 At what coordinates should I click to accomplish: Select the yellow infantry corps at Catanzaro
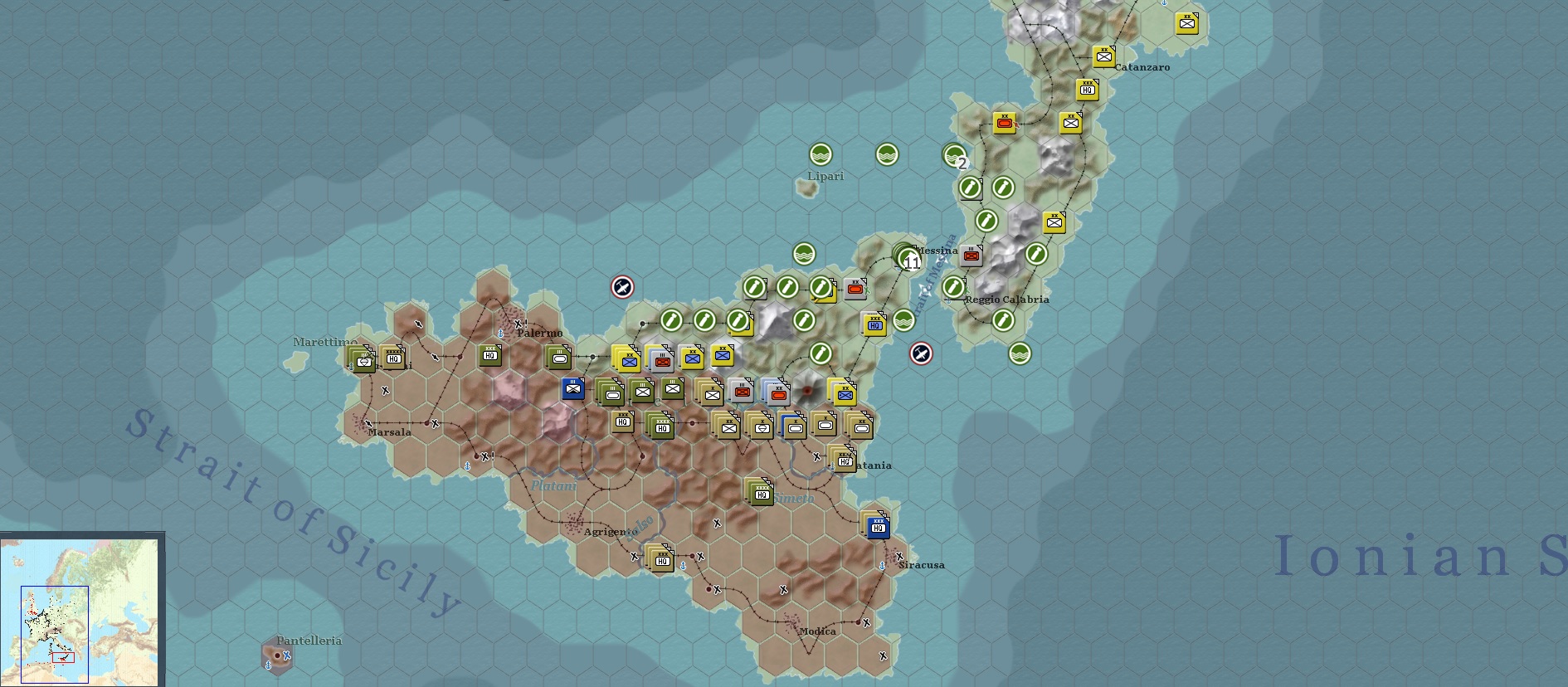pyautogui.click(x=1104, y=56)
